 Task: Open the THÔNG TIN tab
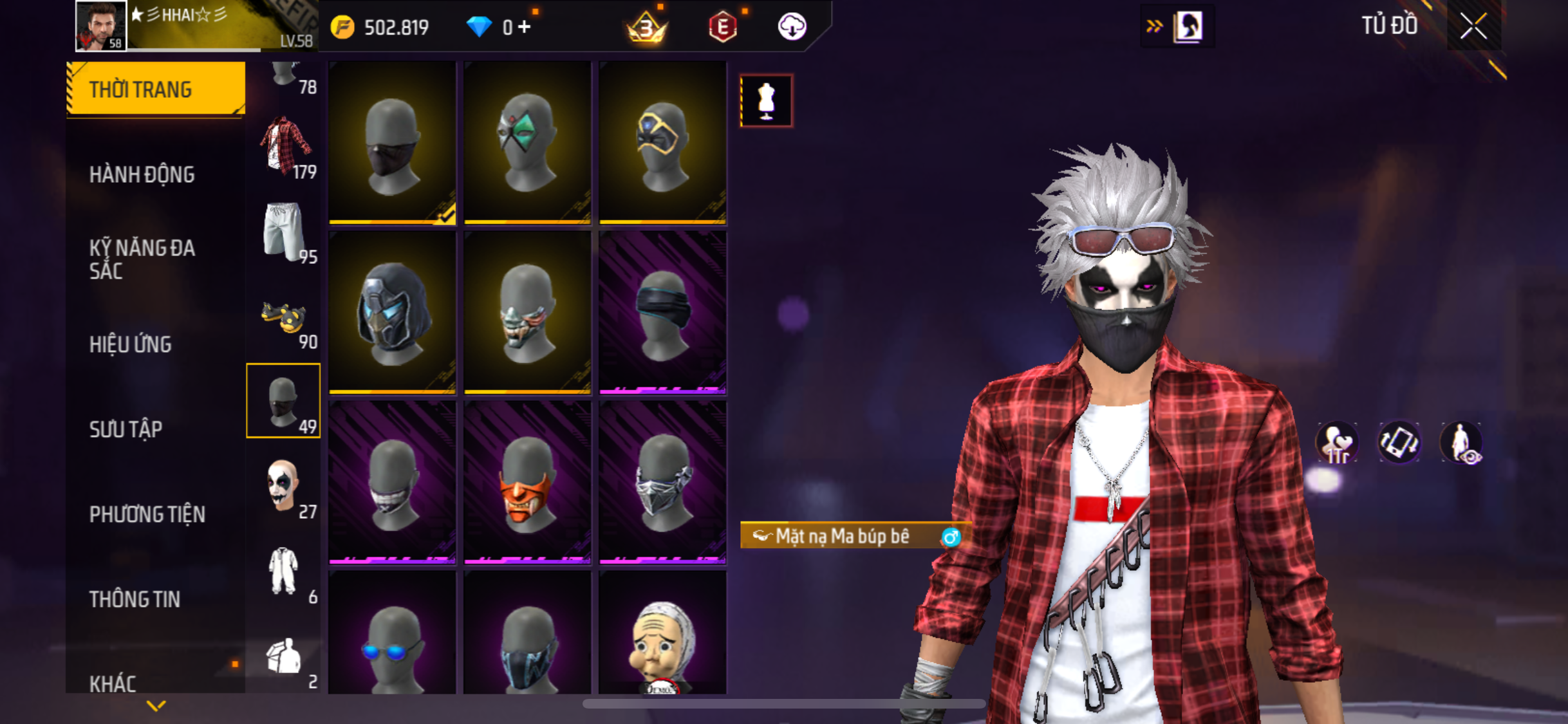click(135, 599)
